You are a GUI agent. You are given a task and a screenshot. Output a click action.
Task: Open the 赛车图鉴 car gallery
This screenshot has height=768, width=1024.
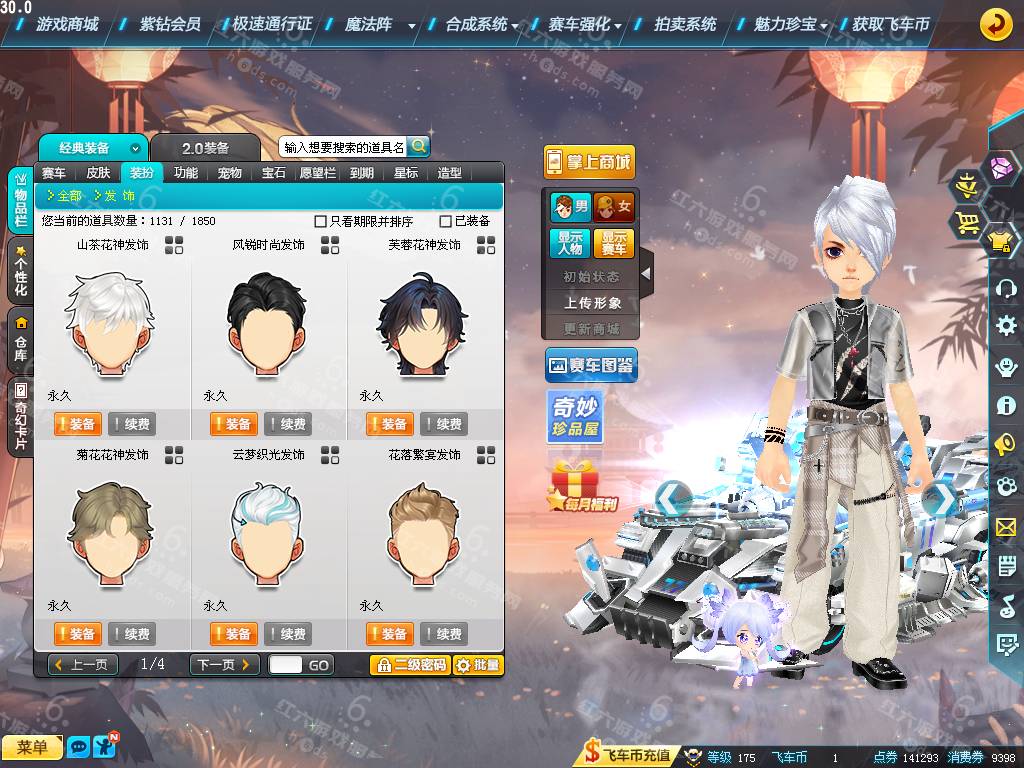pyautogui.click(x=591, y=366)
